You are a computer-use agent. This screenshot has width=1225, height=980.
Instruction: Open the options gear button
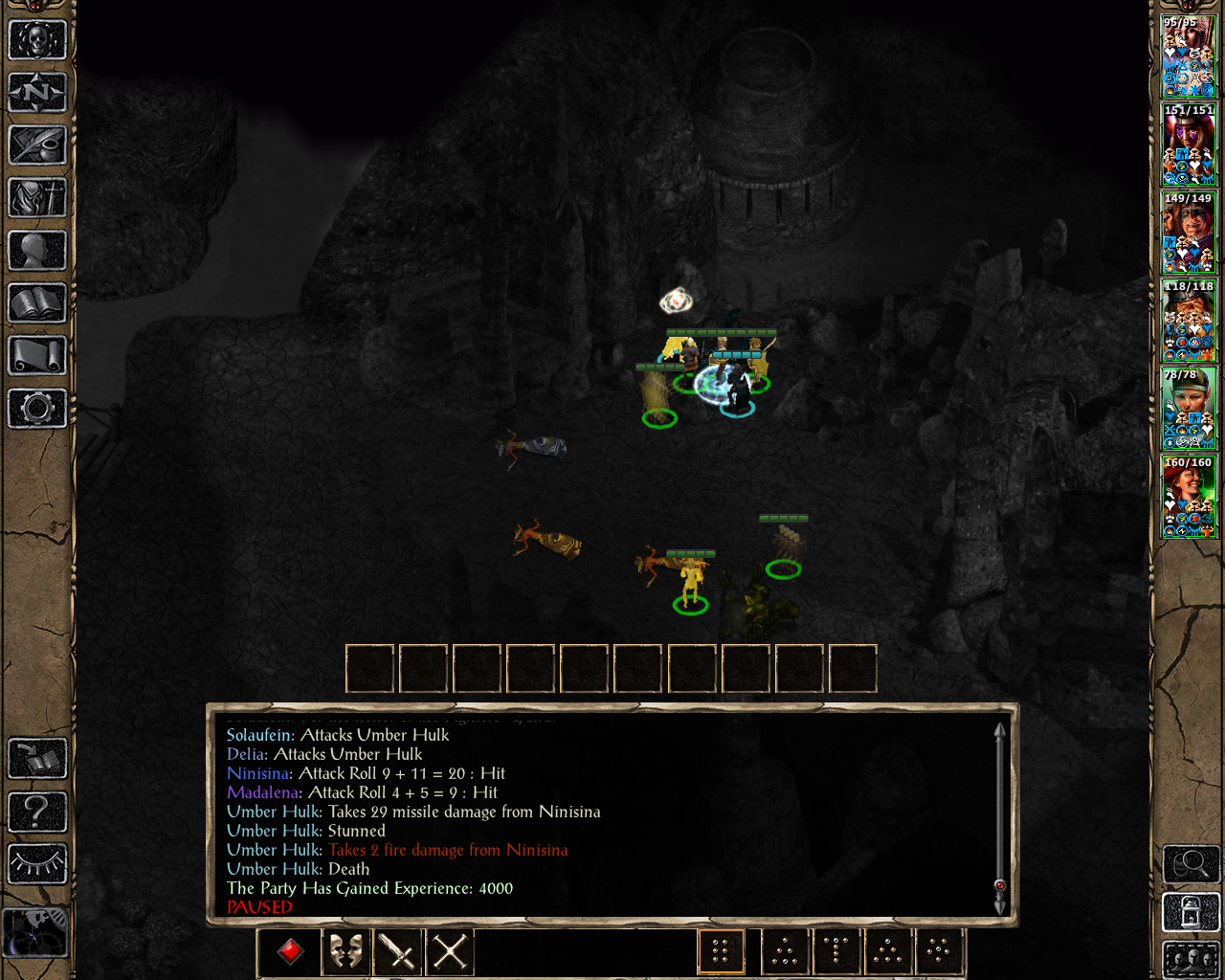37,409
